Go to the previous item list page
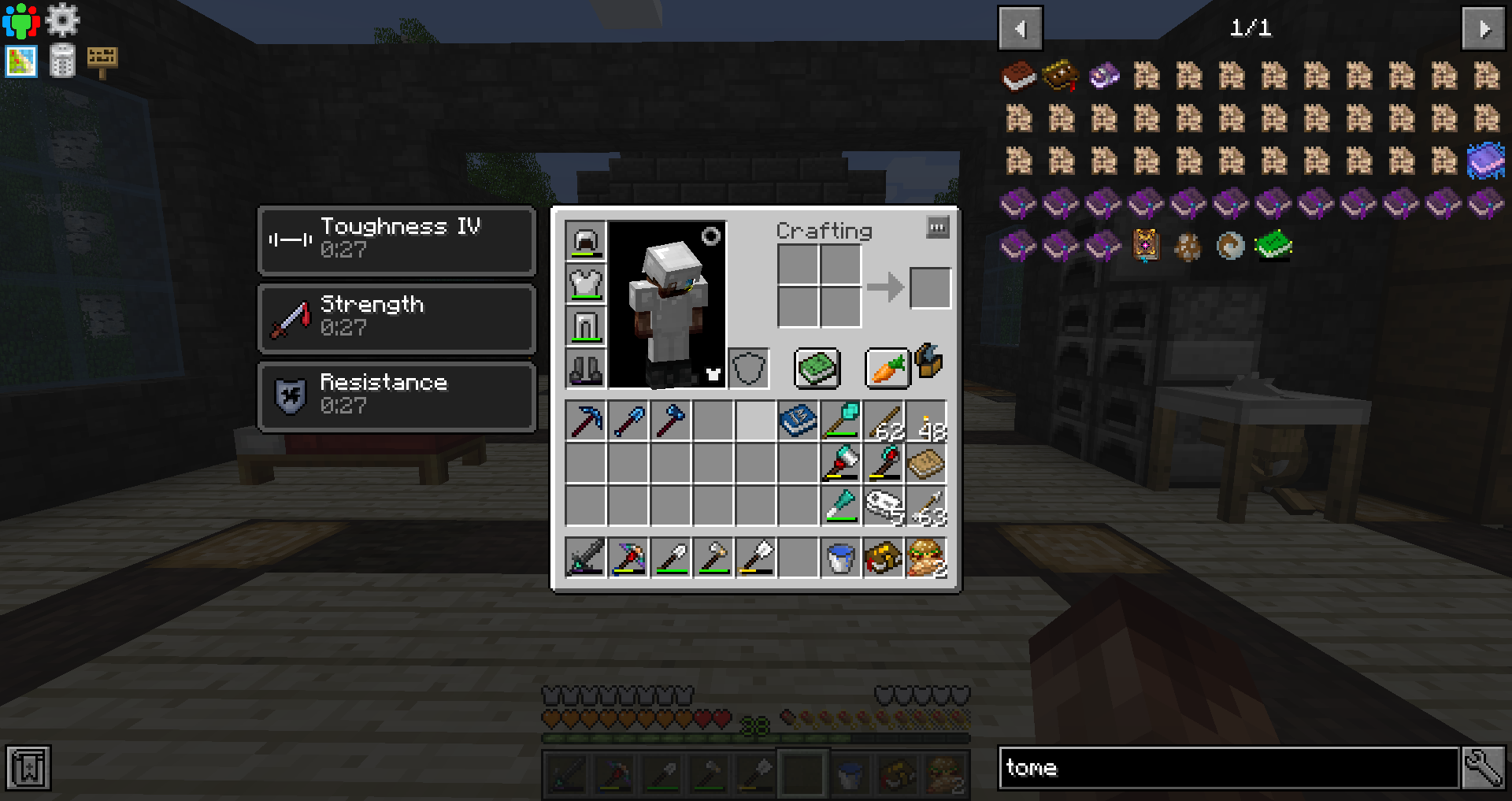1512x801 pixels. (1021, 29)
